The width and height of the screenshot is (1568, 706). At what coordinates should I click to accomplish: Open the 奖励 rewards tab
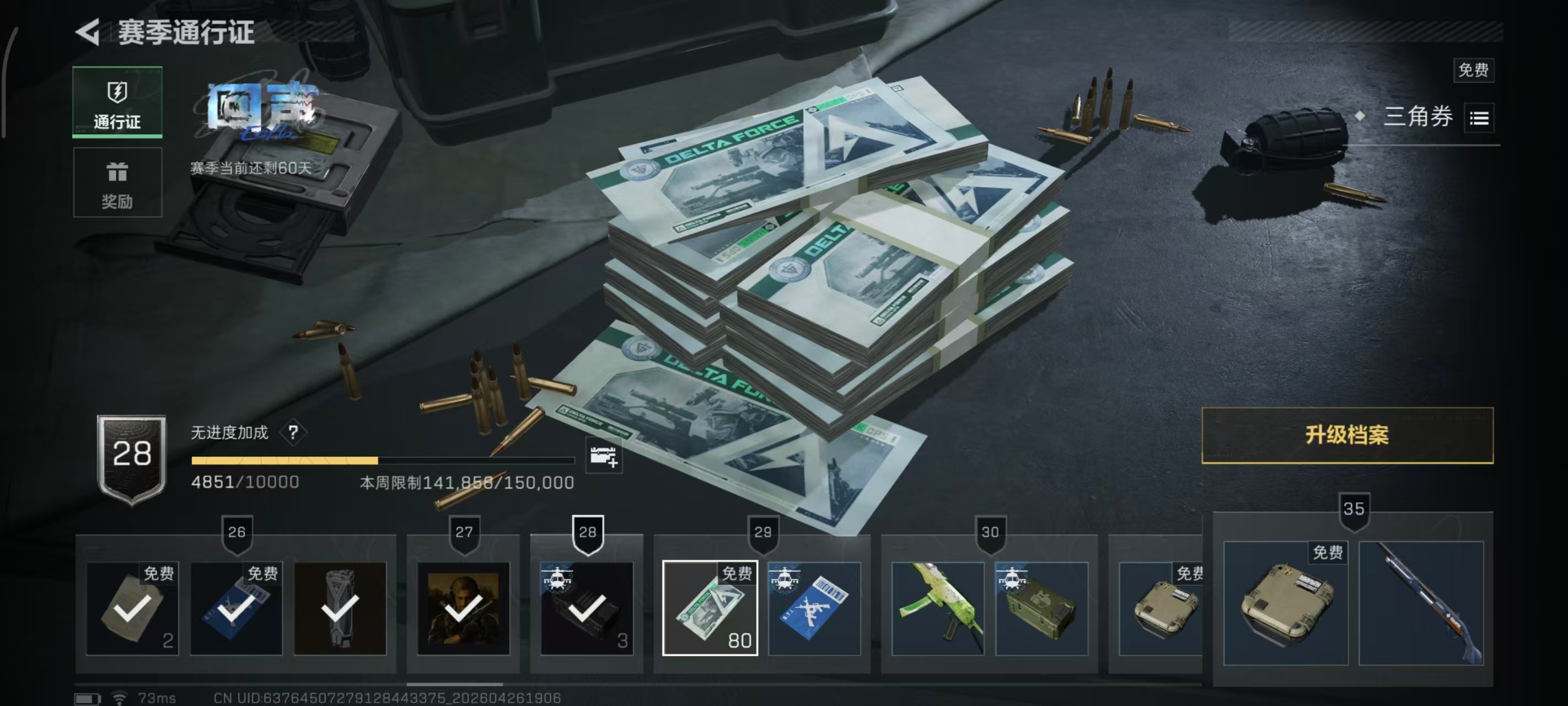click(x=117, y=182)
